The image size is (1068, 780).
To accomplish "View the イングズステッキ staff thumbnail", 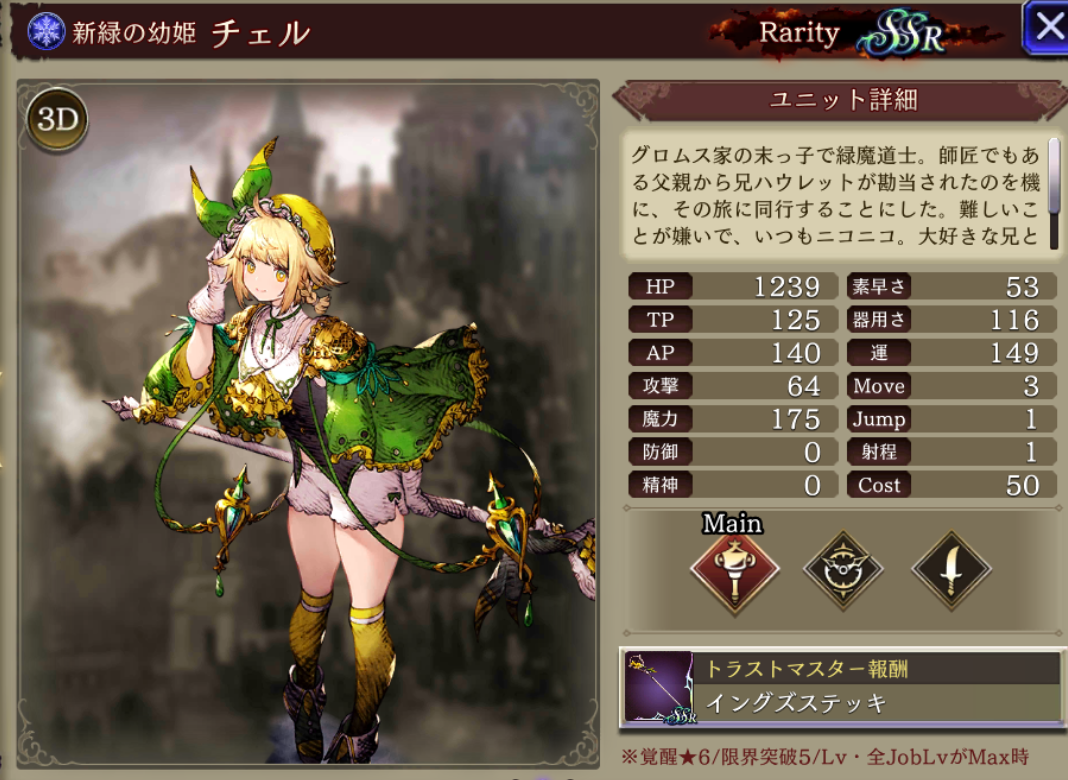I will pos(659,687).
